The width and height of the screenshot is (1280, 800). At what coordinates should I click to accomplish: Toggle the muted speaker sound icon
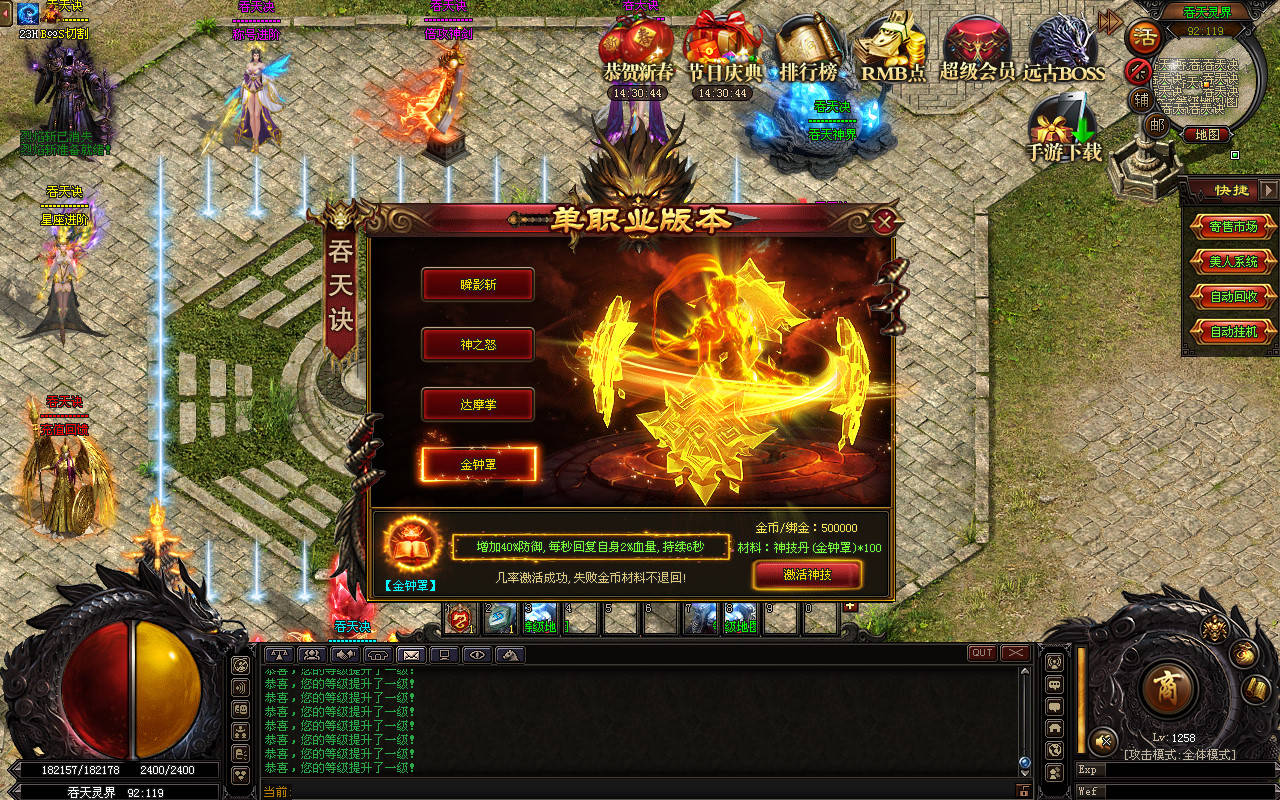(x=1103, y=741)
